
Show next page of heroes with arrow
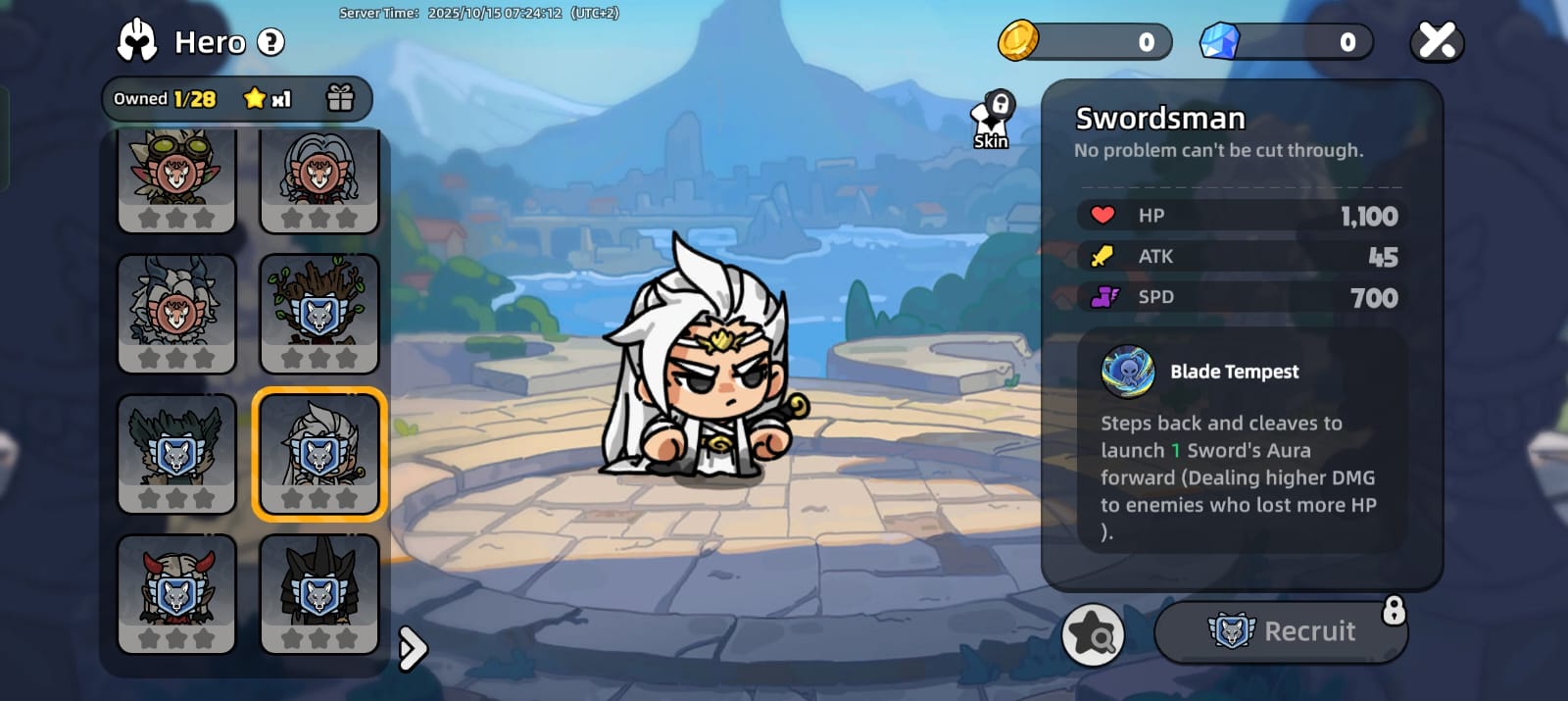413,648
